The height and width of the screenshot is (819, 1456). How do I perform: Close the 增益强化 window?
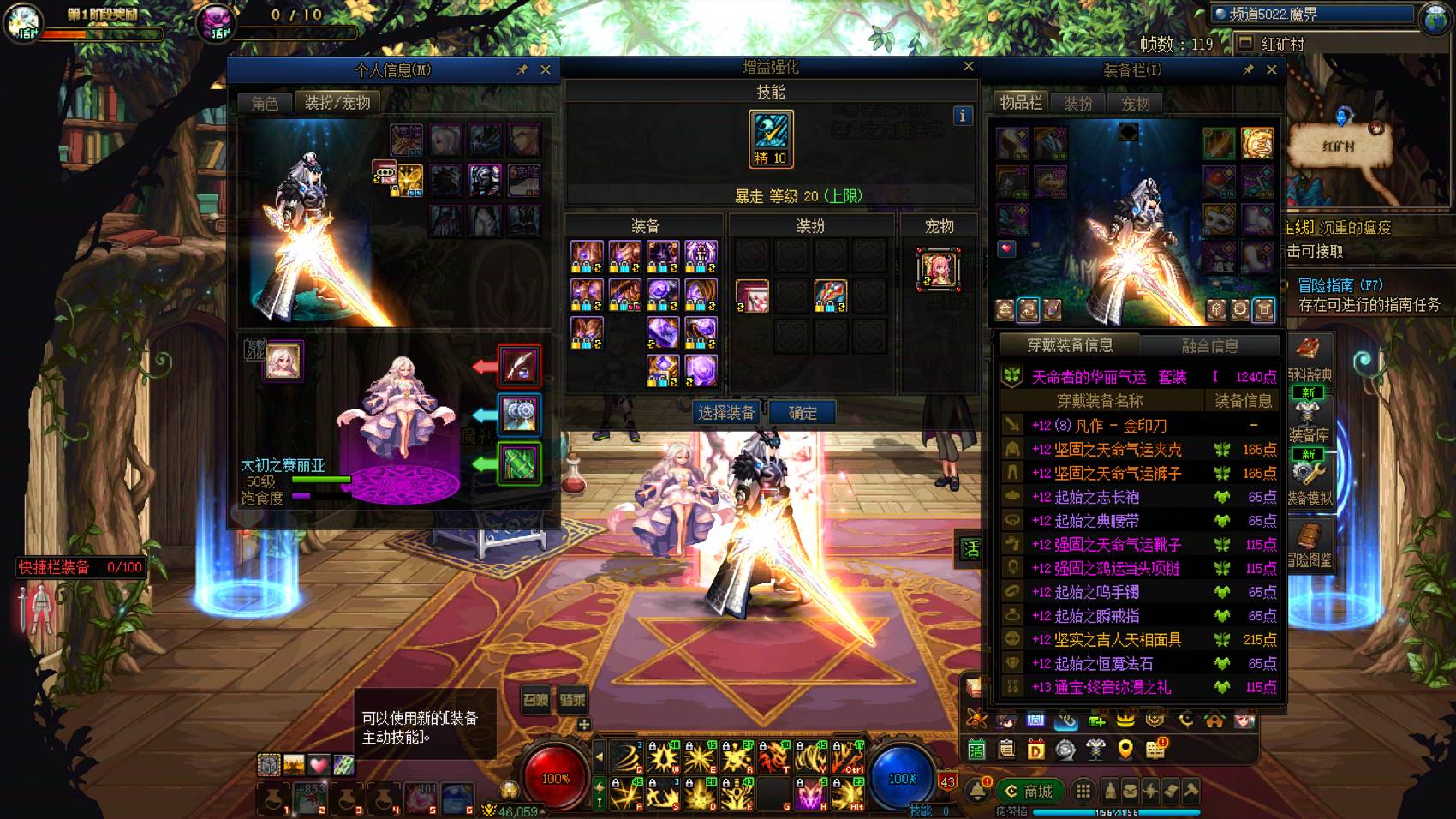968,67
